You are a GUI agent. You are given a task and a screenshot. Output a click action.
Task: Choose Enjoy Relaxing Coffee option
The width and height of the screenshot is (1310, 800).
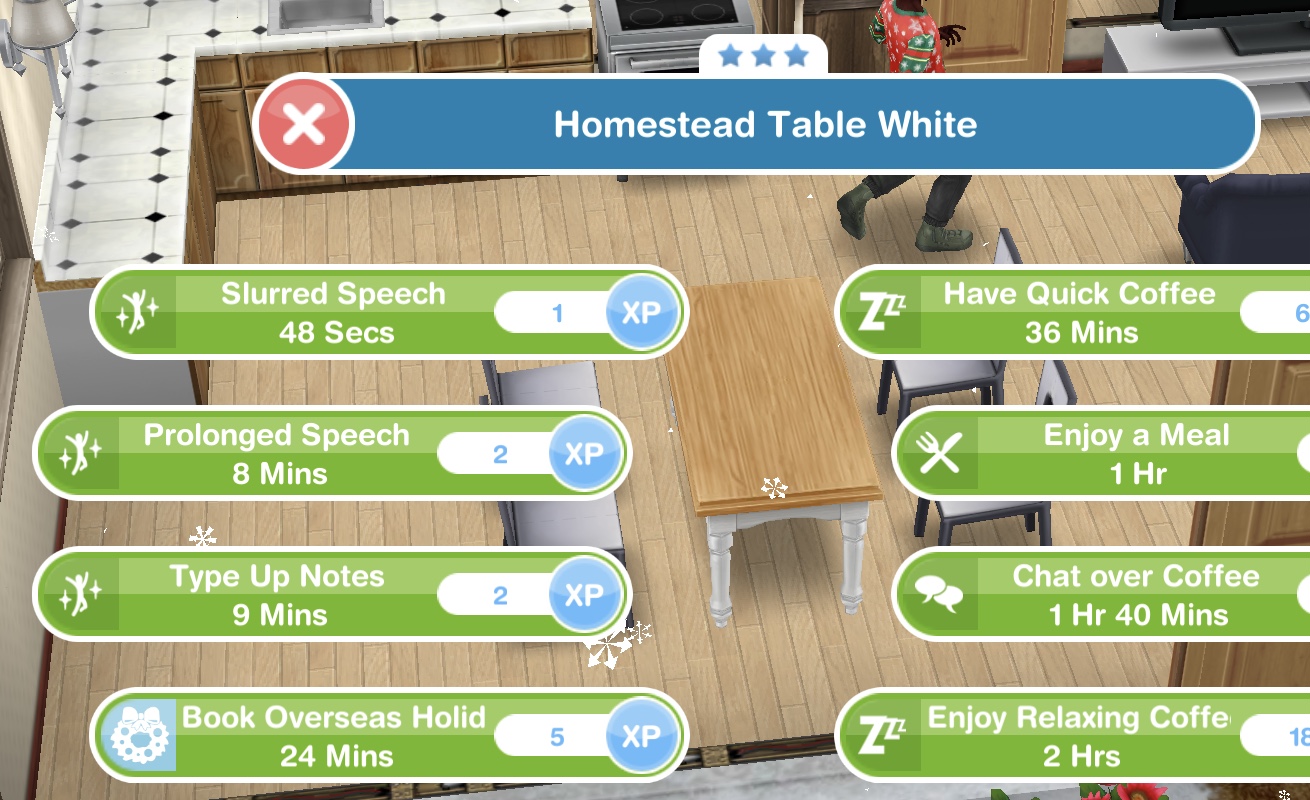1078,736
